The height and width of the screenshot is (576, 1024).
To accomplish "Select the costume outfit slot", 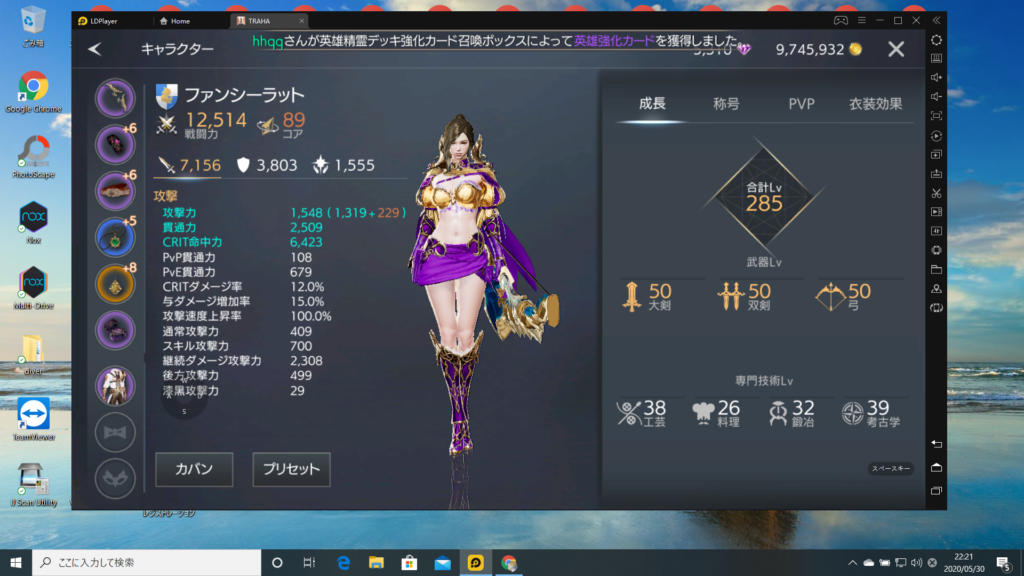I will [115, 385].
